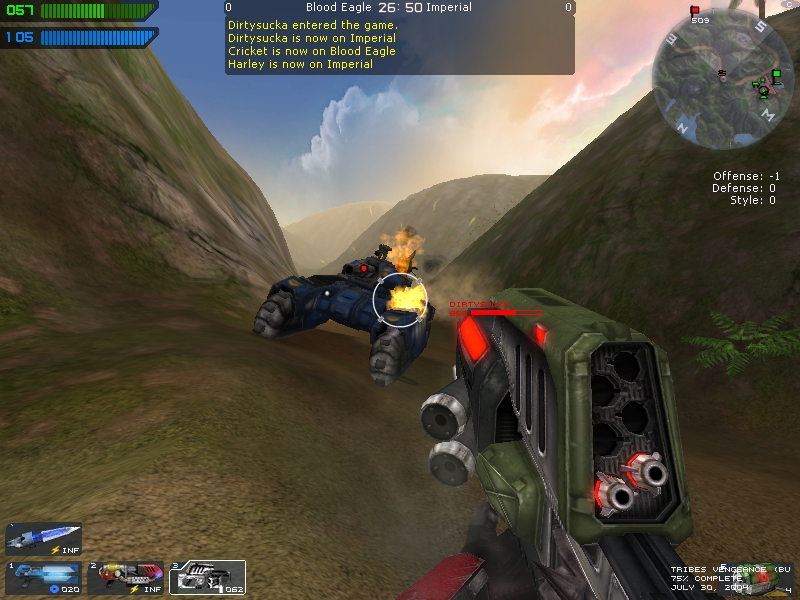Choose the red weapon in slot 2
The width and height of the screenshot is (800, 600).
(125, 577)
